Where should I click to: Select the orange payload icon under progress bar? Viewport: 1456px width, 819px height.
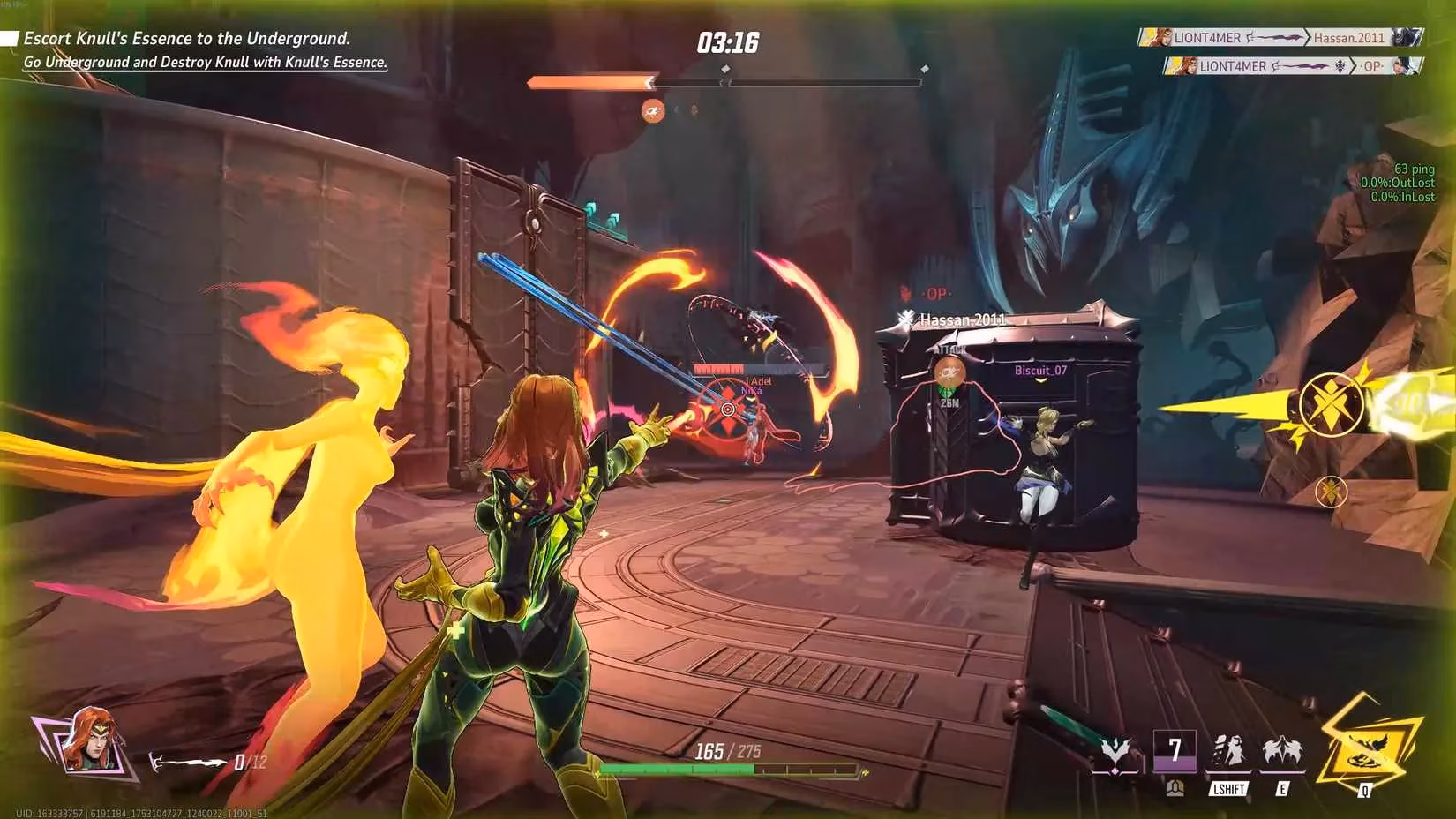coord(653,110)
